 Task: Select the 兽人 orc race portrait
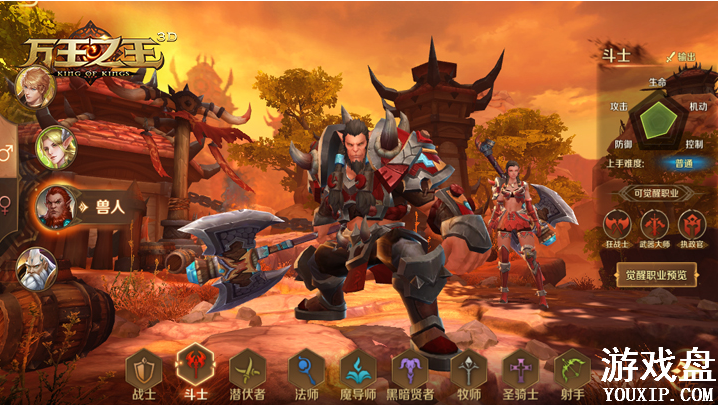click(x=57, y=205)
